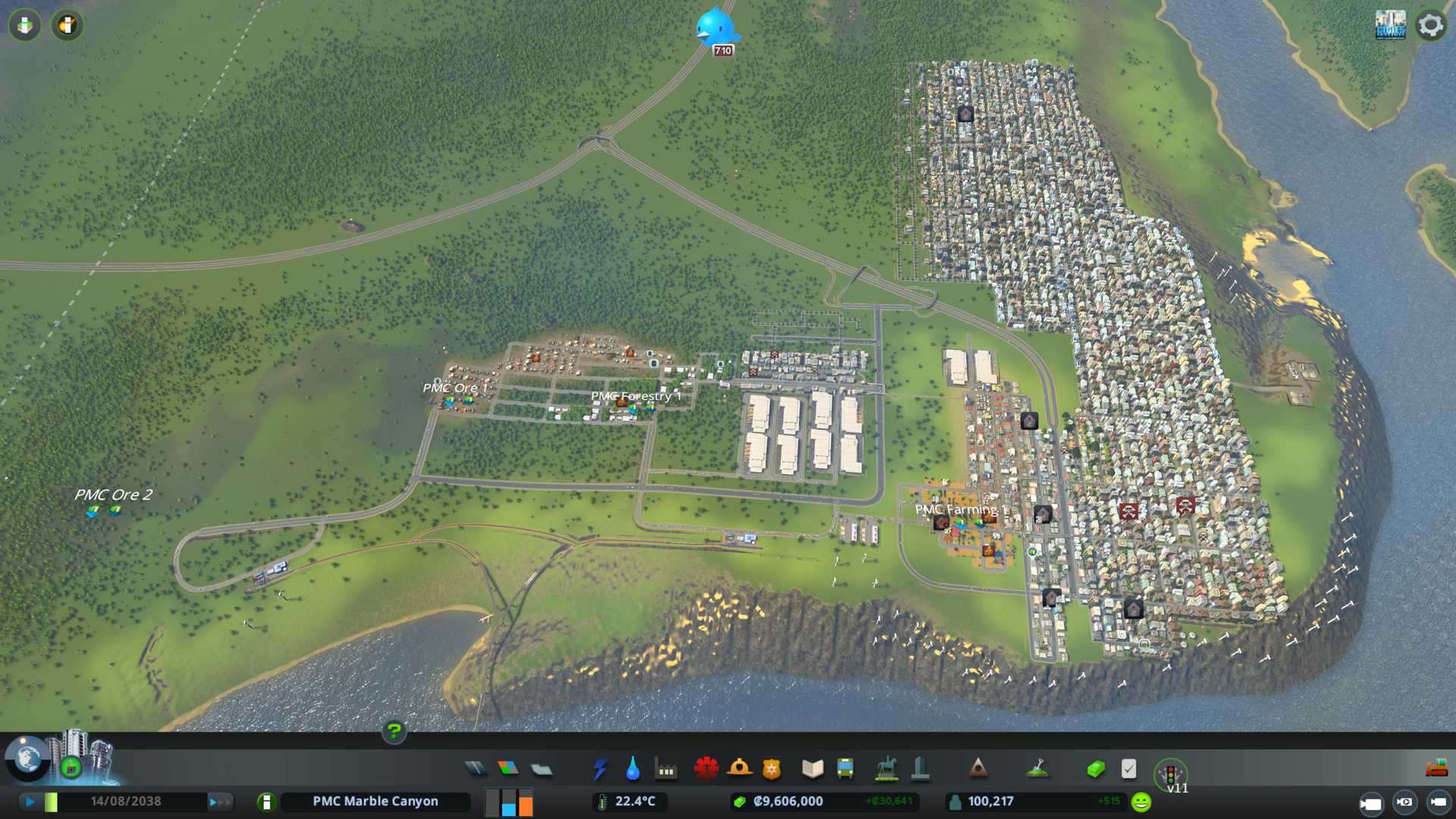The image size is (1456, 819).
Task: Select the Fire Department helmet icon
Action: [x=739, y=769]
